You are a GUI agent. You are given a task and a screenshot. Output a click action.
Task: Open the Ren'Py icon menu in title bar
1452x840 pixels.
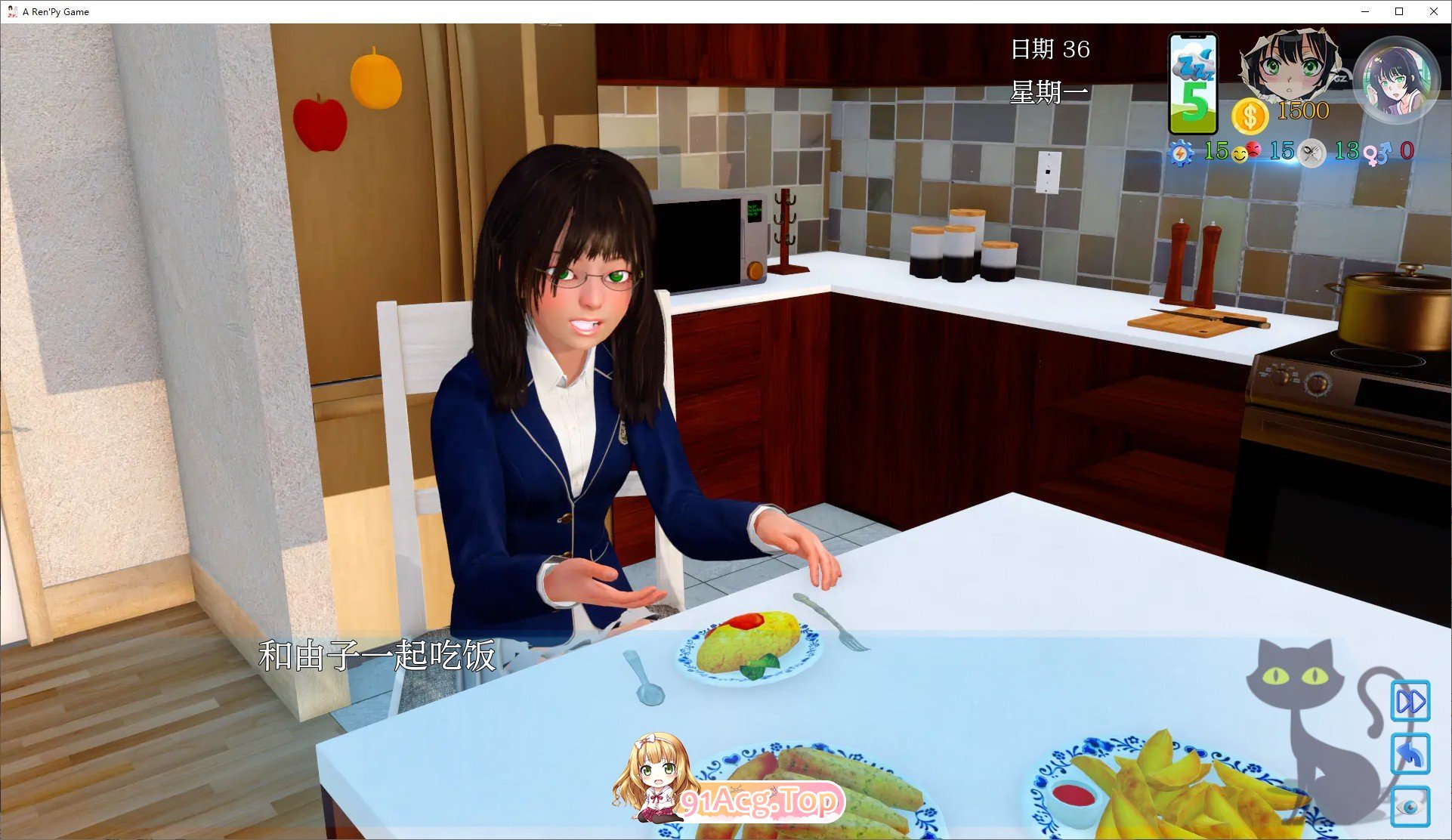click(x=12, y=11)
